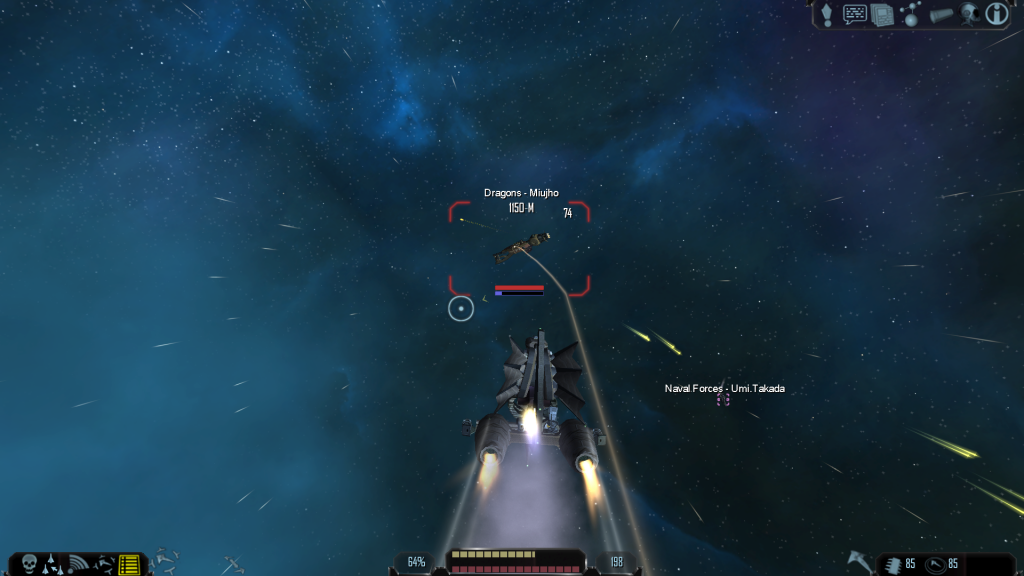
Task: Select the skull hostile targets icon
Action: click(28, 564)
